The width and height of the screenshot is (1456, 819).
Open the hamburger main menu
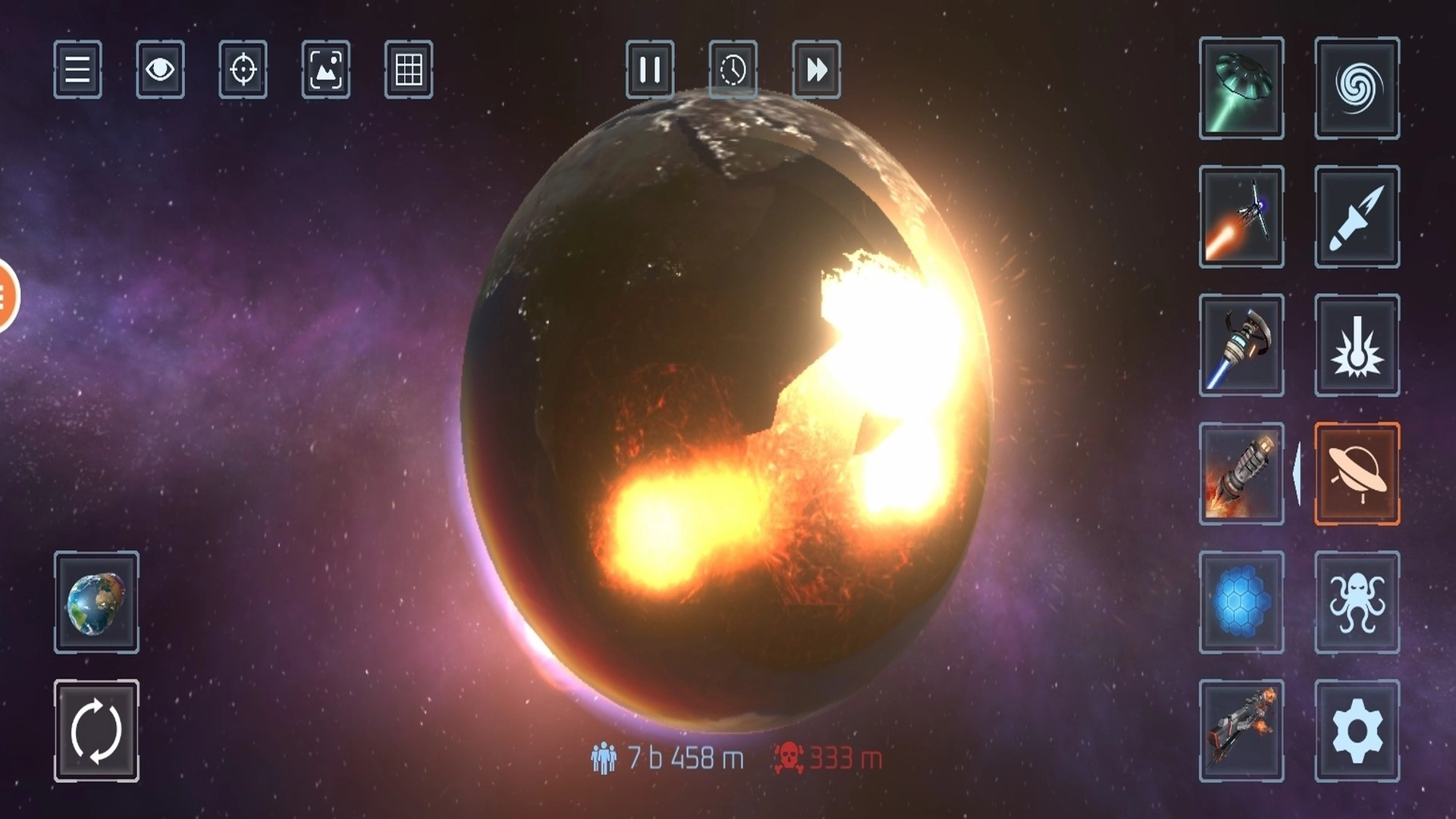77,70
